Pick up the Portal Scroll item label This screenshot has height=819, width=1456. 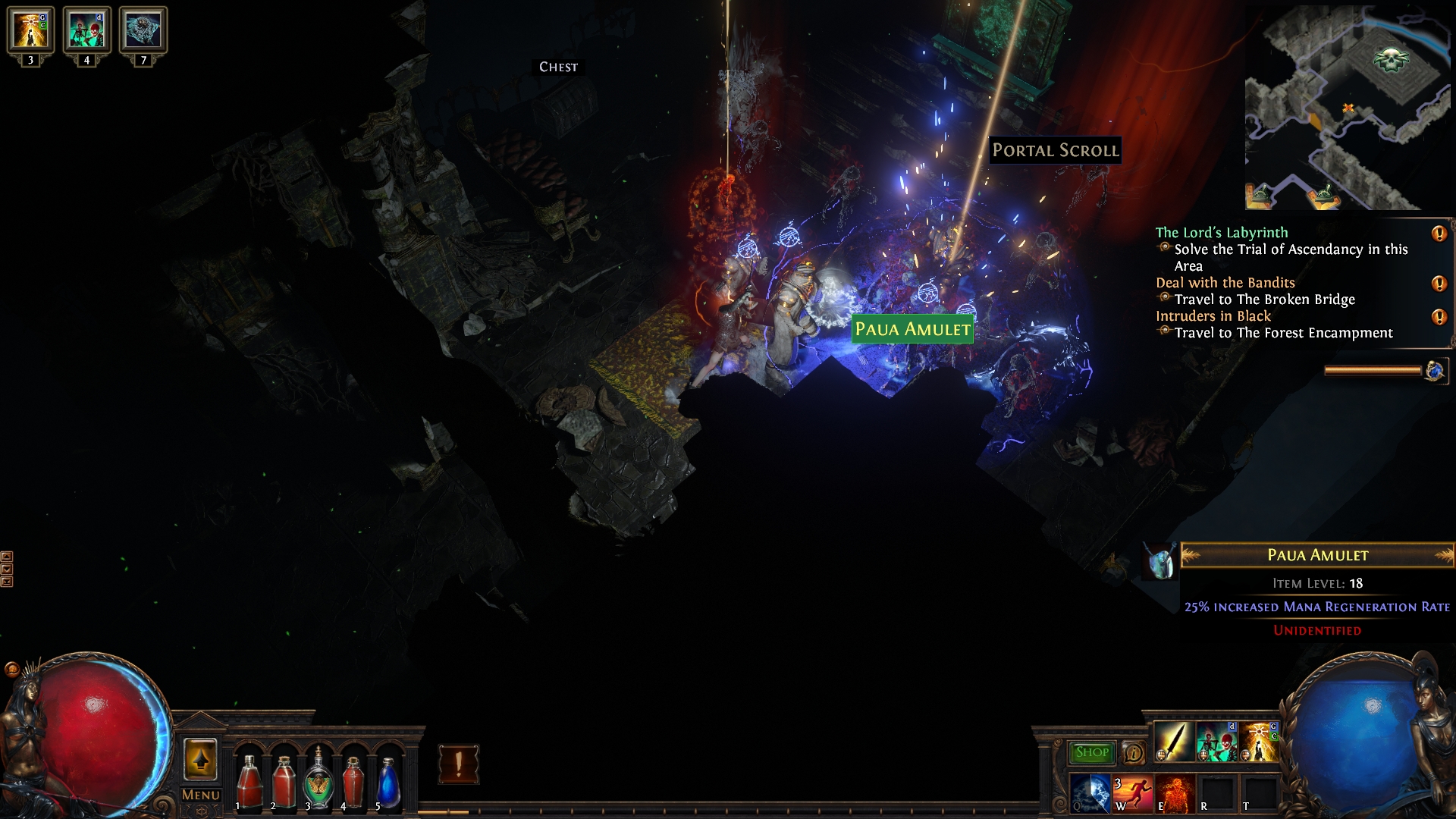pos(1055,150)
